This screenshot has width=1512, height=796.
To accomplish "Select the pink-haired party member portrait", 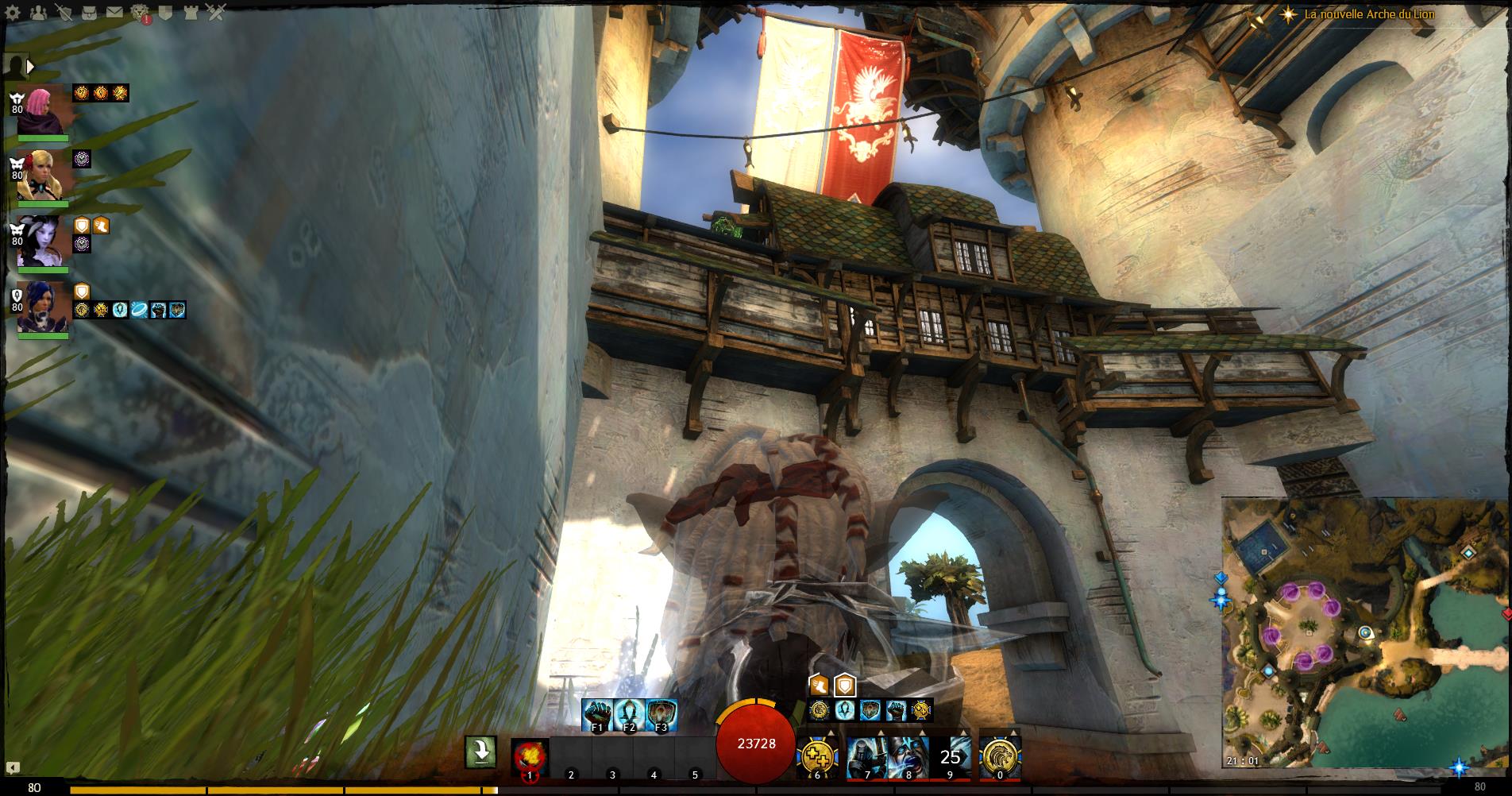I will click(43, 110).
